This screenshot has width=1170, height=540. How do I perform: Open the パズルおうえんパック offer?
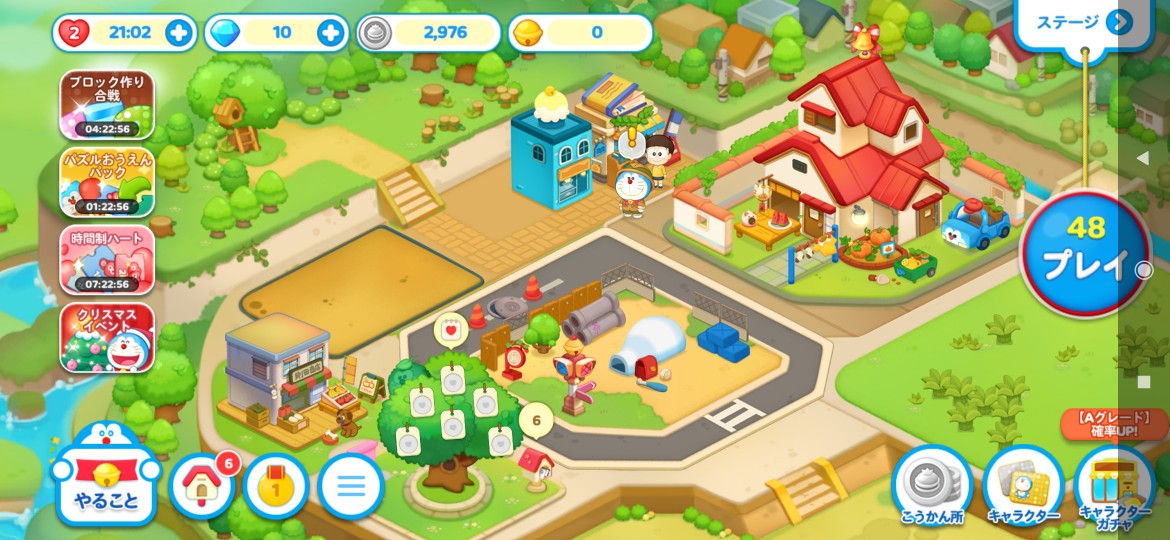pos(107,182)
